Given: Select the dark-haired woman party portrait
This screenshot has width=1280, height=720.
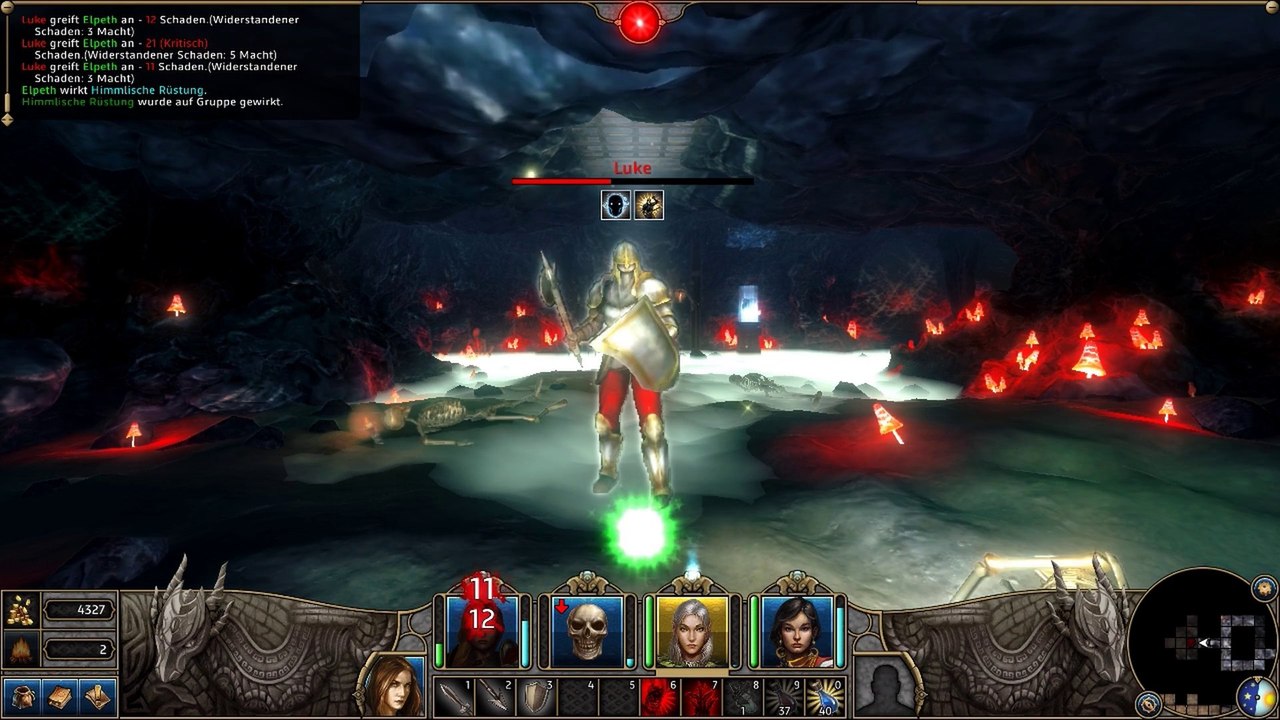Looking at the screenshot, I should [x=797, y=631].
